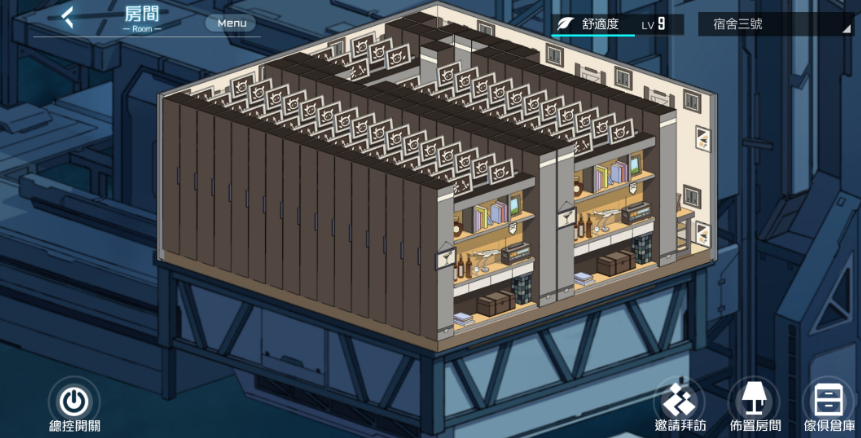Screen dimensions: 861x438
Task: Choose 佈置房間 to arrange the room
Action: tap(754, 402)
